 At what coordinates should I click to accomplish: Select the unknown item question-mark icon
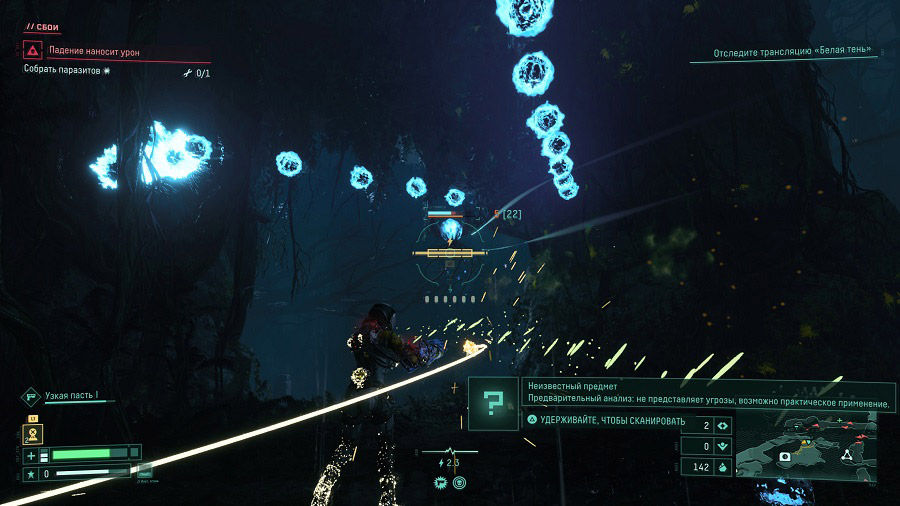coord(492,403)
